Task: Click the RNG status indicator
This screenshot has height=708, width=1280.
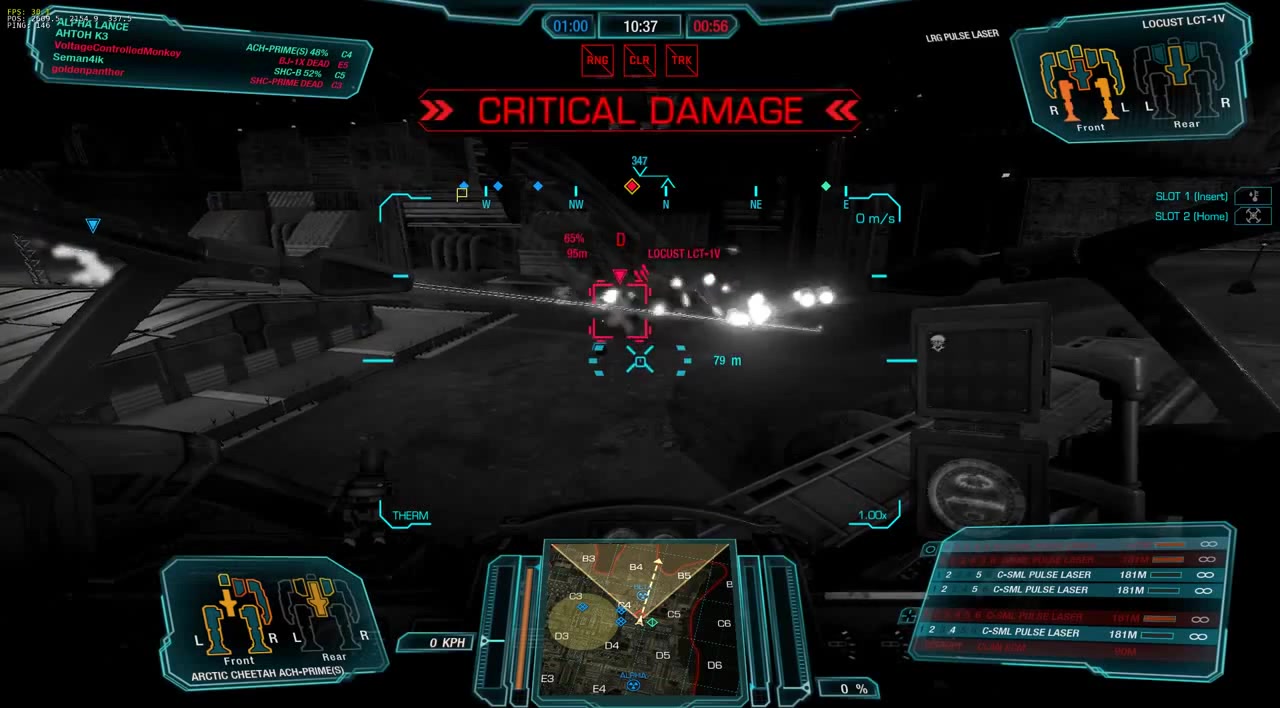Action: click(x=597, y=60)
